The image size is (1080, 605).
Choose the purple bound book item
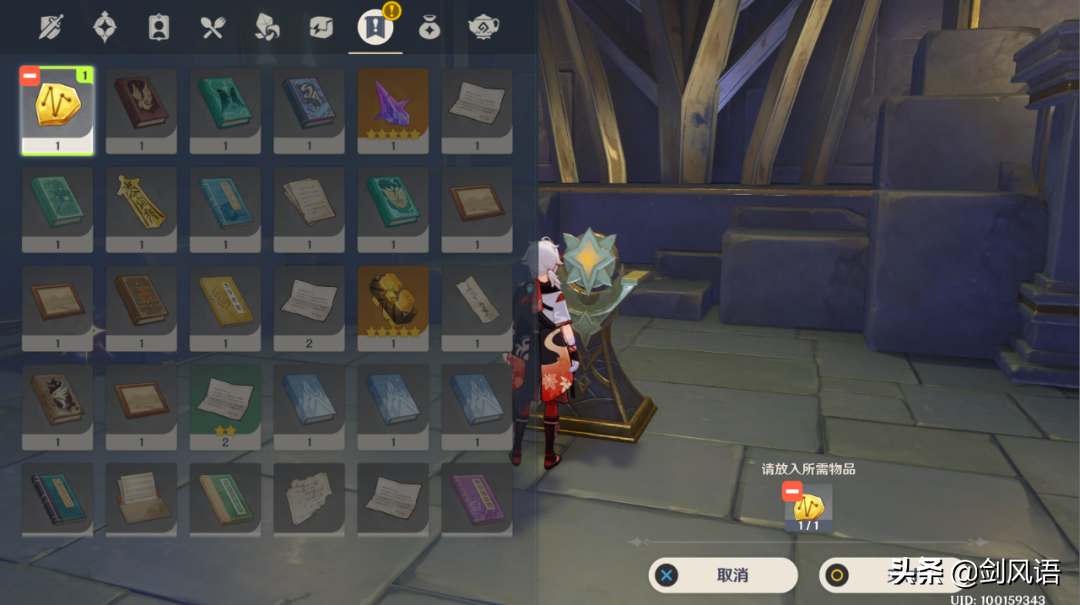point(477,497)
